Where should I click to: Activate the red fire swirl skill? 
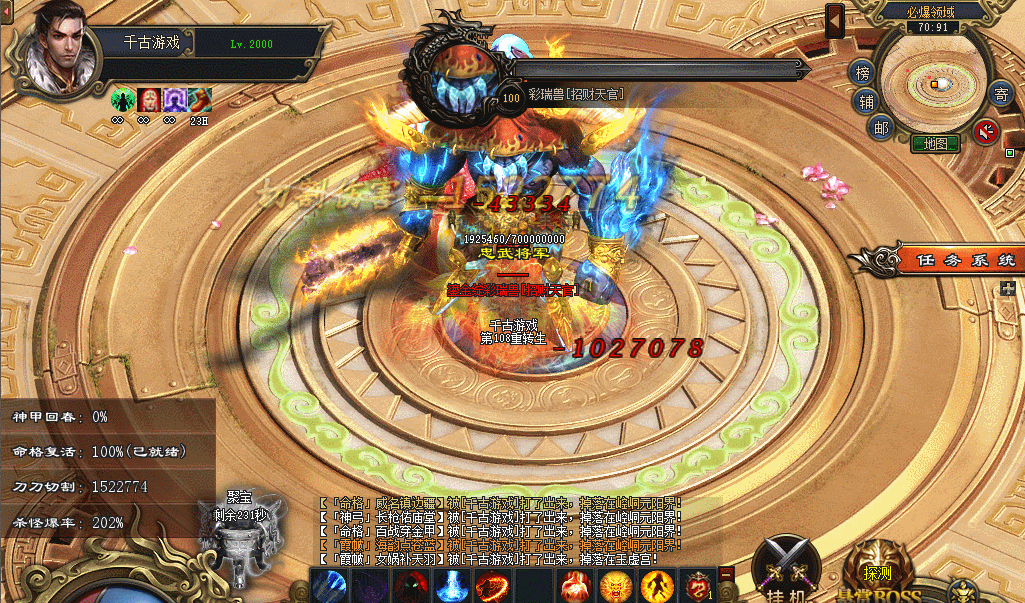[x=491, y=585]
